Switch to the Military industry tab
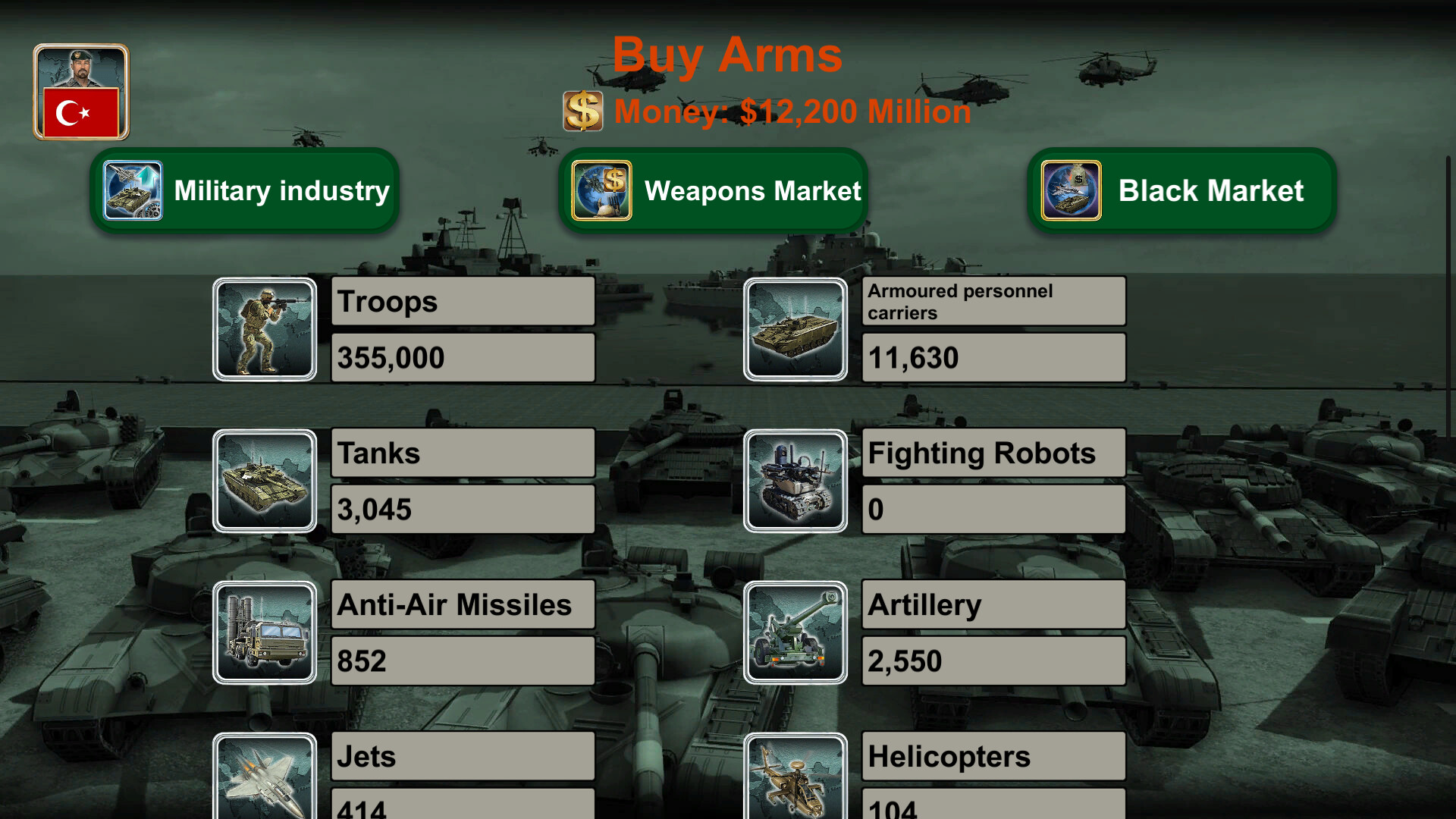1456x819 pixels. tap(281, 190)
